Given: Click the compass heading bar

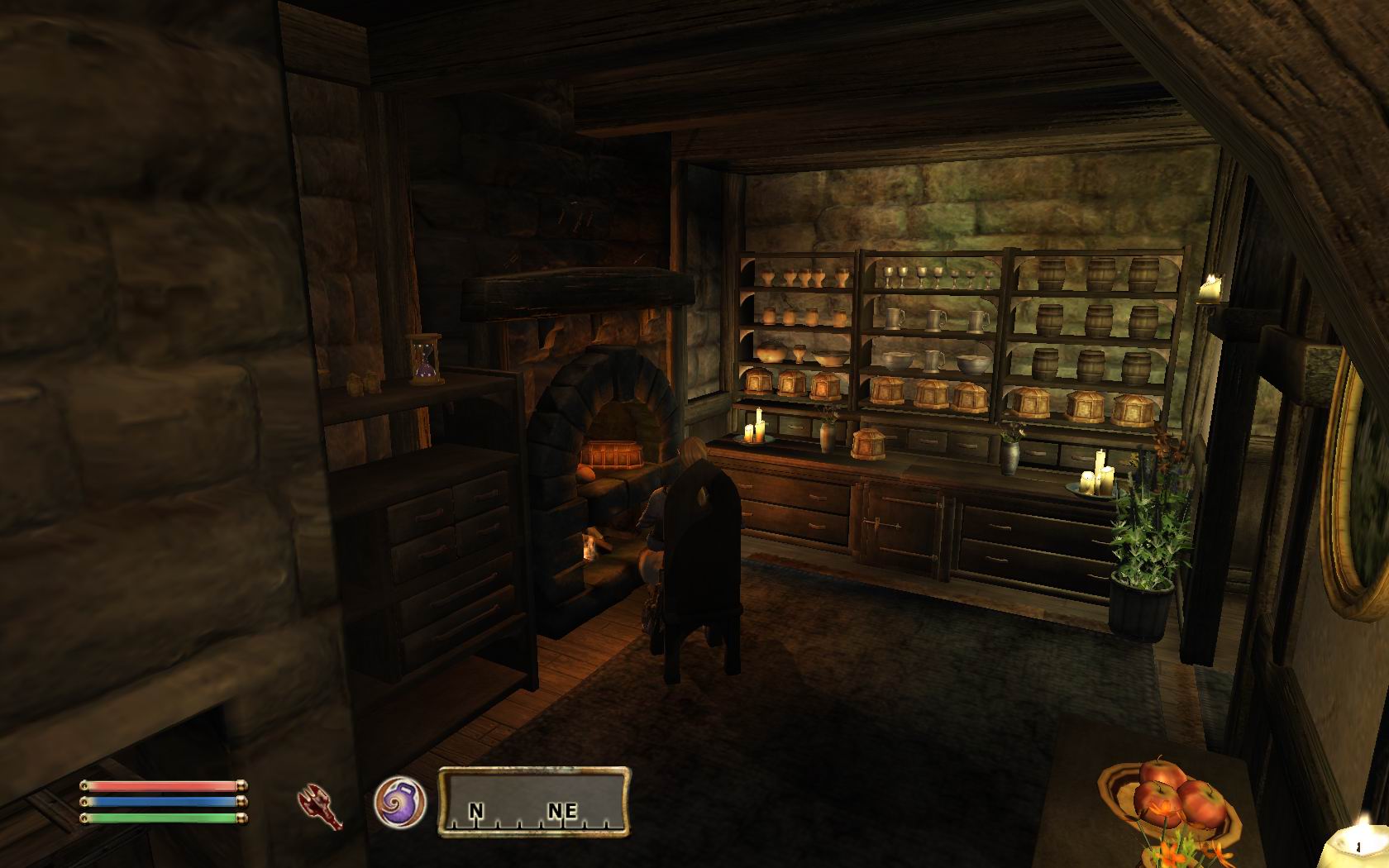Looking at the screenshot, I should point(533,801).
